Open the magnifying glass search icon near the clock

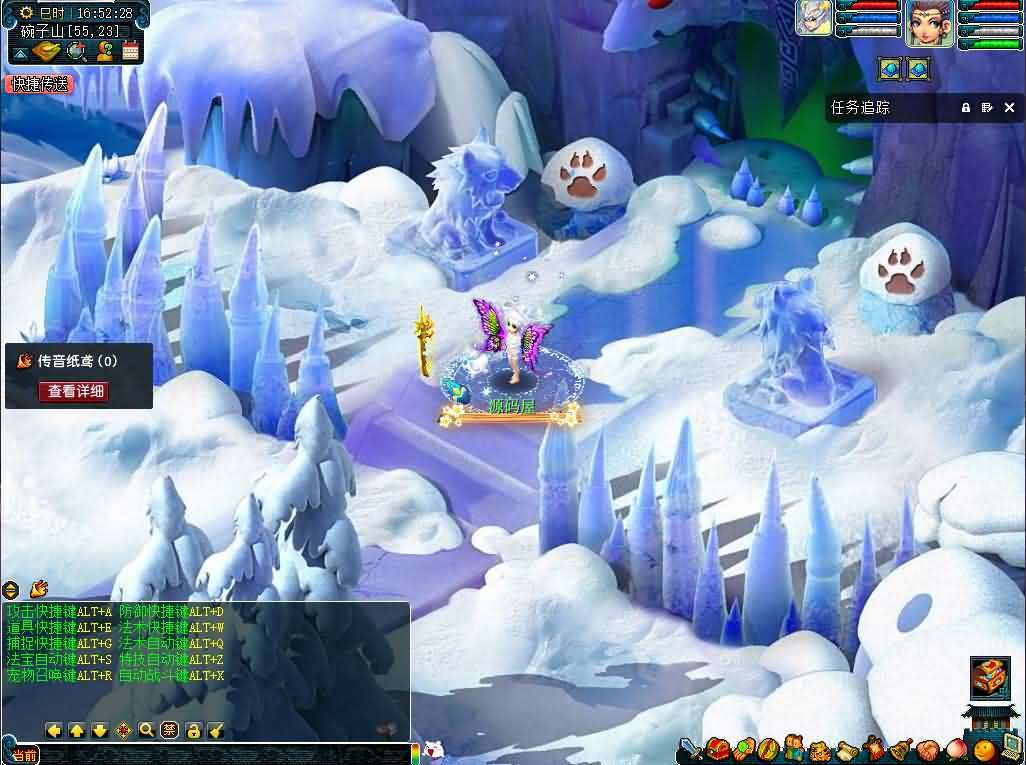pyautogui.click(x=77, y=51)
